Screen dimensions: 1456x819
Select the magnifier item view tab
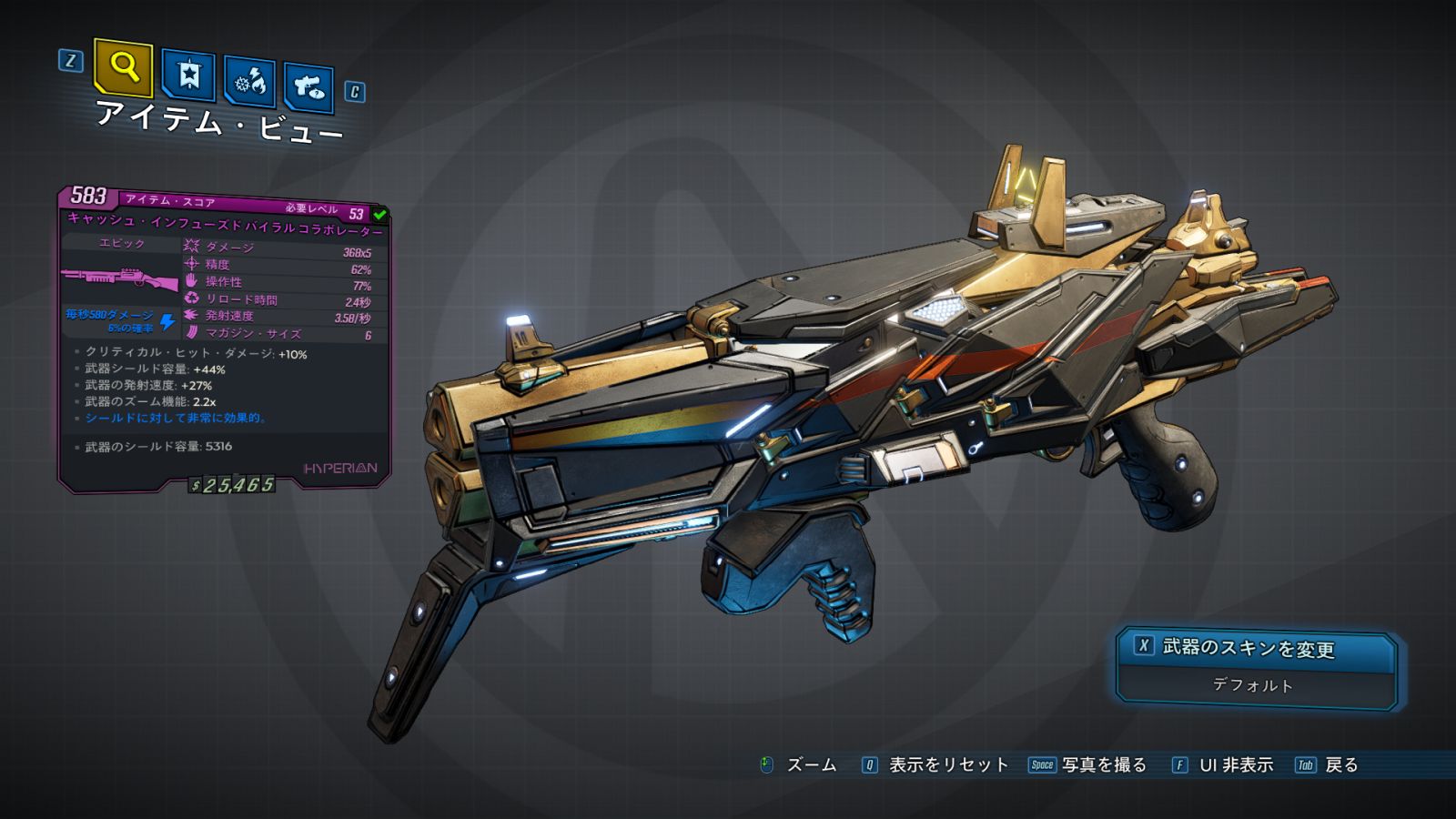tap(123, 67)
